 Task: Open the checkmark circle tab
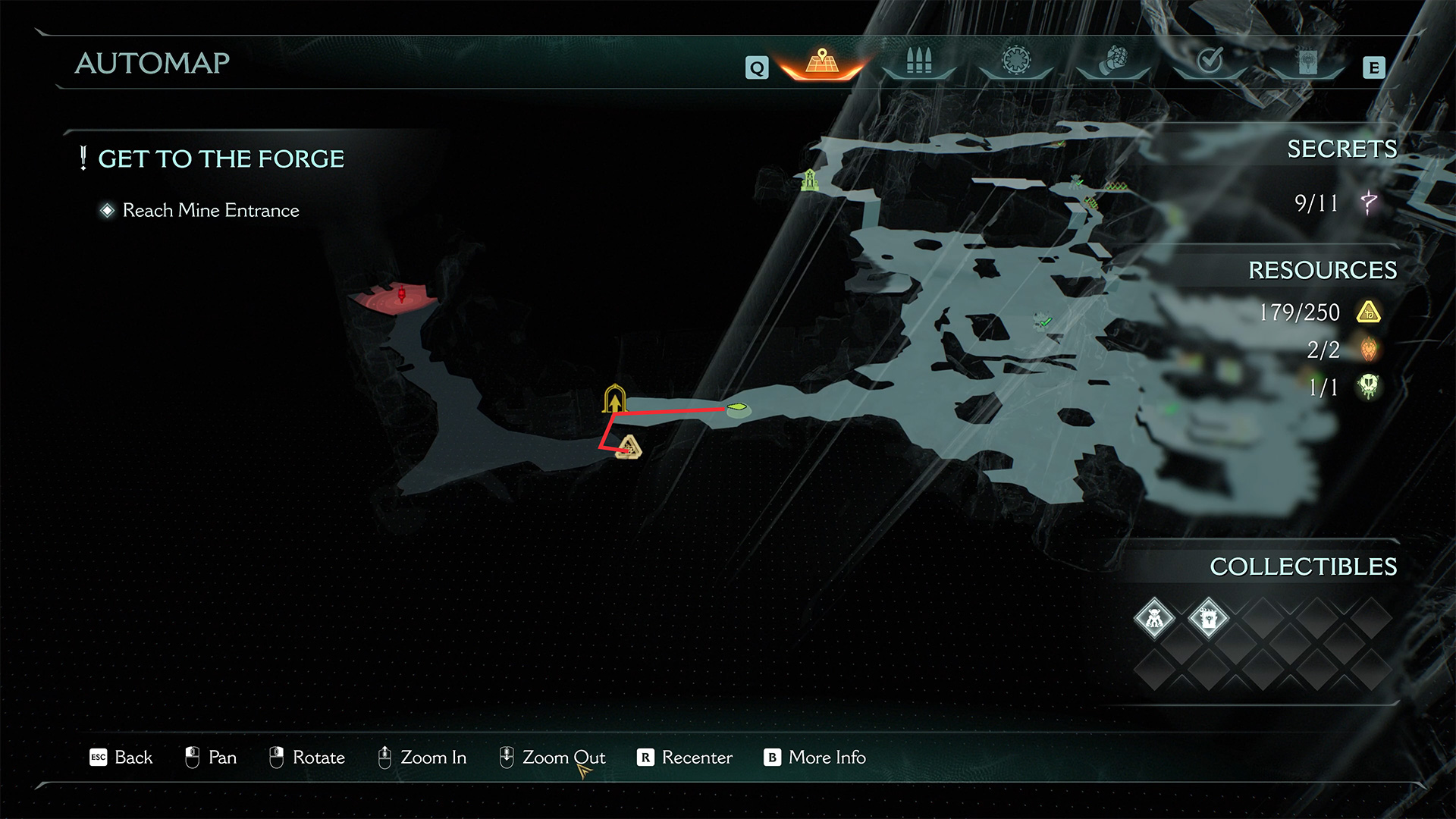(x=1210, y=61)
